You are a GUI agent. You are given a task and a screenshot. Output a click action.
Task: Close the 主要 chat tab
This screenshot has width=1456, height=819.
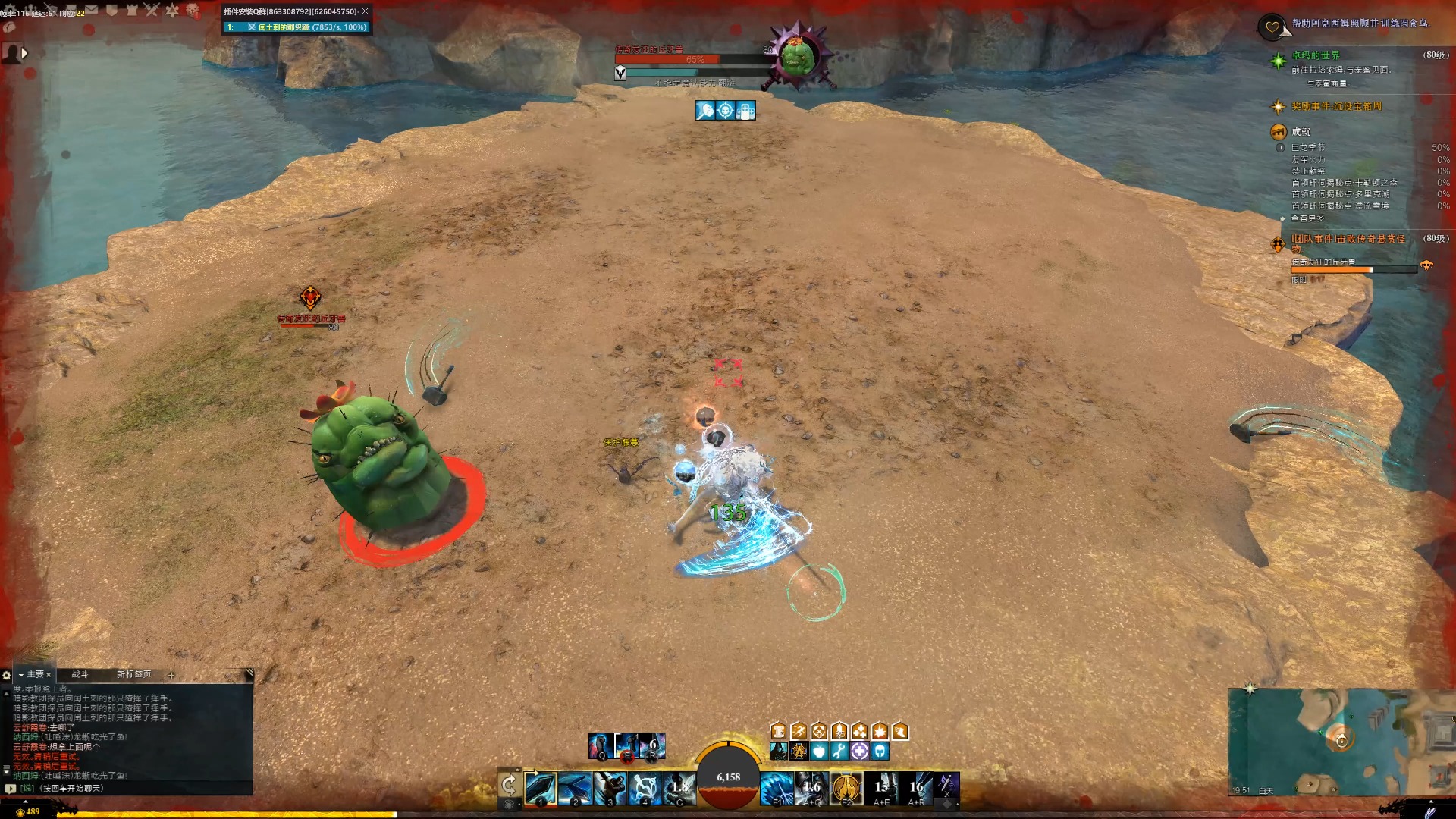49,675
